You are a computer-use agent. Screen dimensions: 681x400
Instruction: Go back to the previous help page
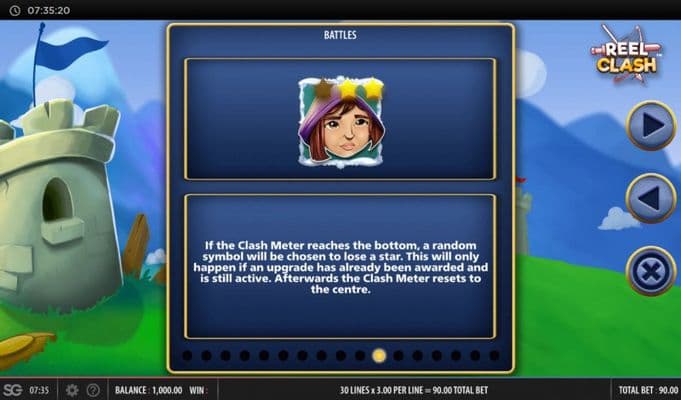coord(651,198)
